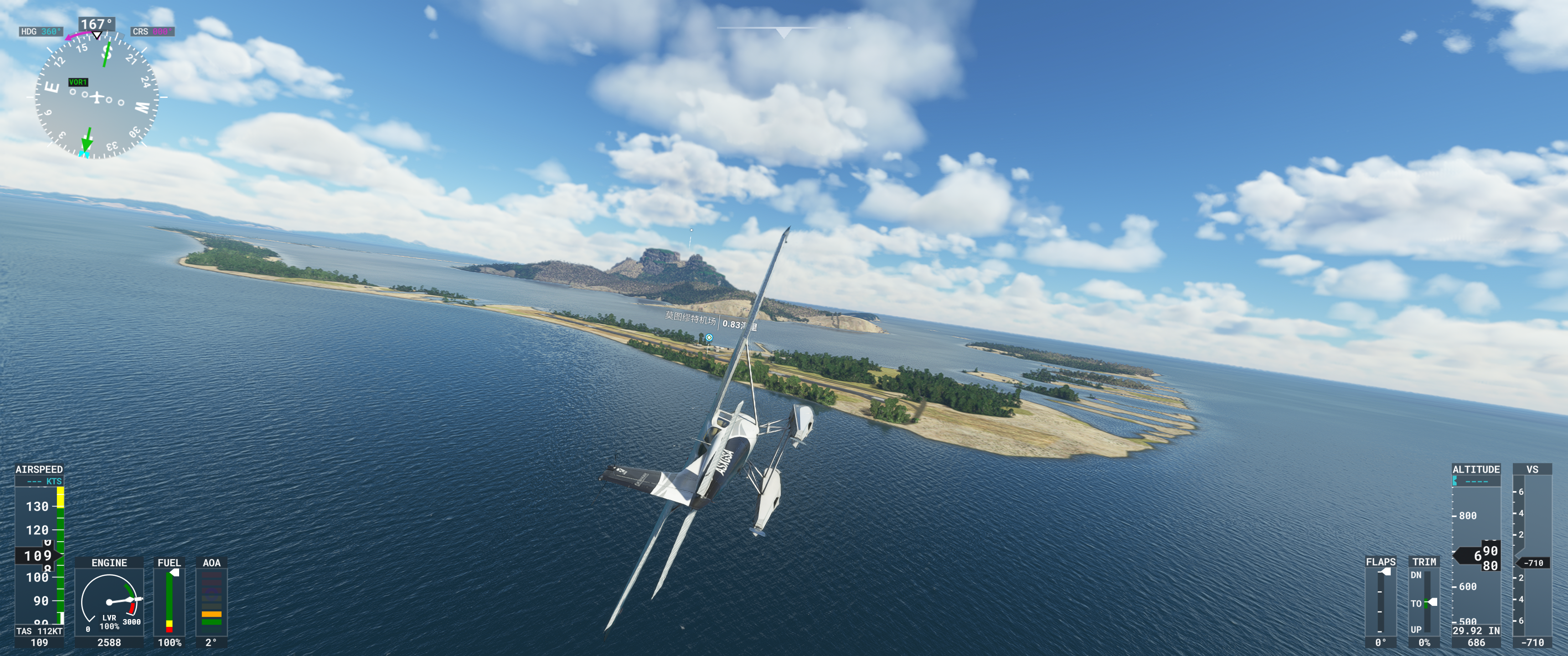Click the FLAPS position indicator

[1380, 601]
